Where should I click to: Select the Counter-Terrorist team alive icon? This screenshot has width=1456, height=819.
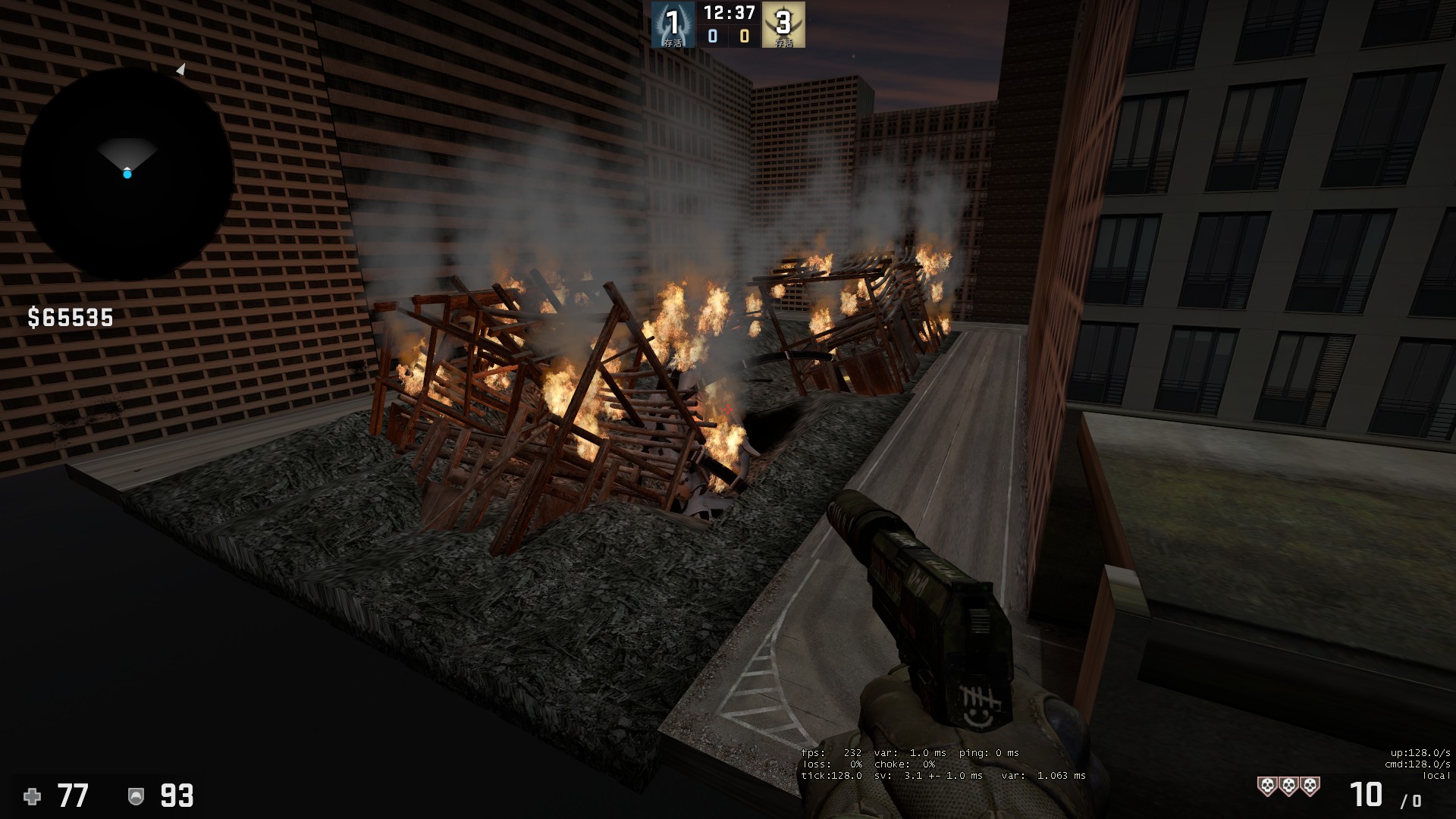pyautogui.click(x=673, y=24)
